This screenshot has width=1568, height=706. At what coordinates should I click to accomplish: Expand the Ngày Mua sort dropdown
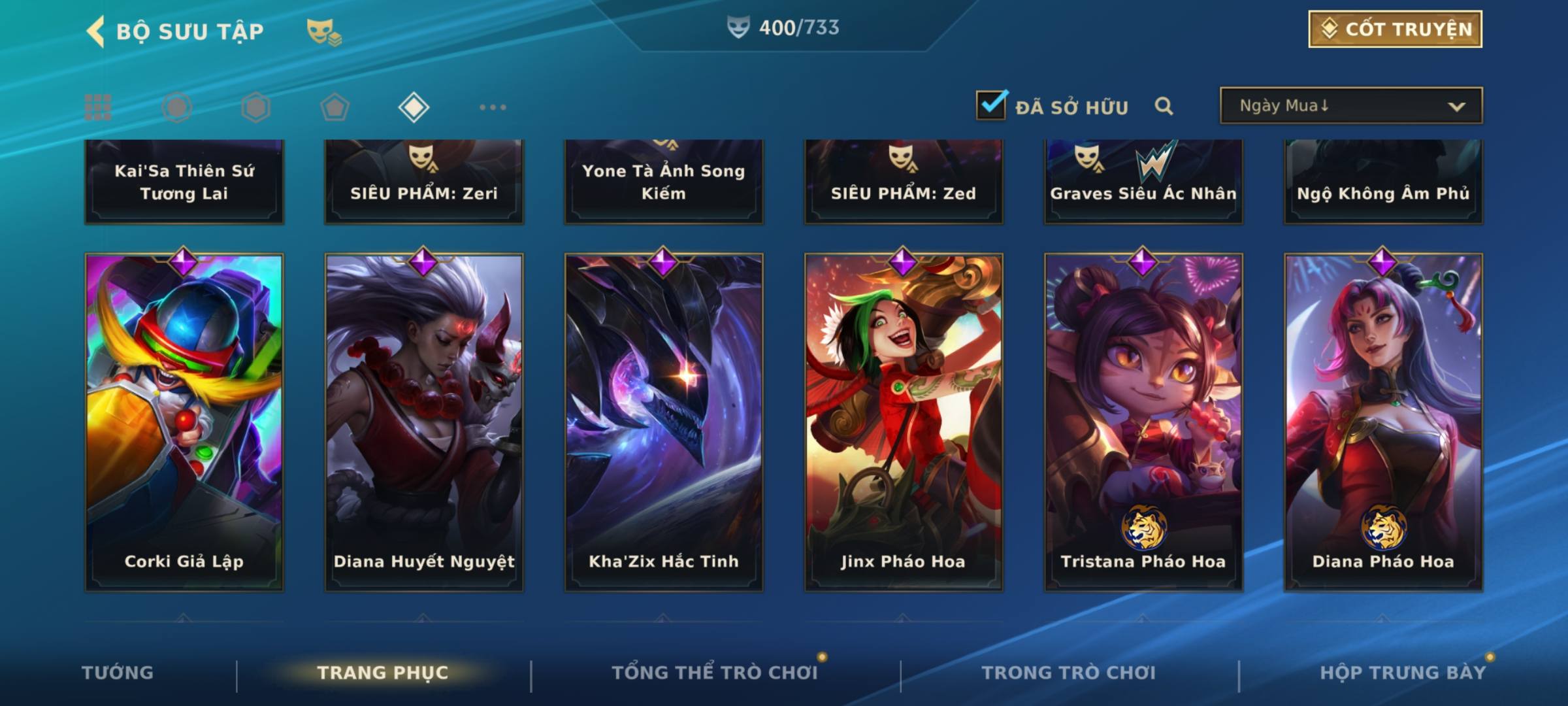1350,106
